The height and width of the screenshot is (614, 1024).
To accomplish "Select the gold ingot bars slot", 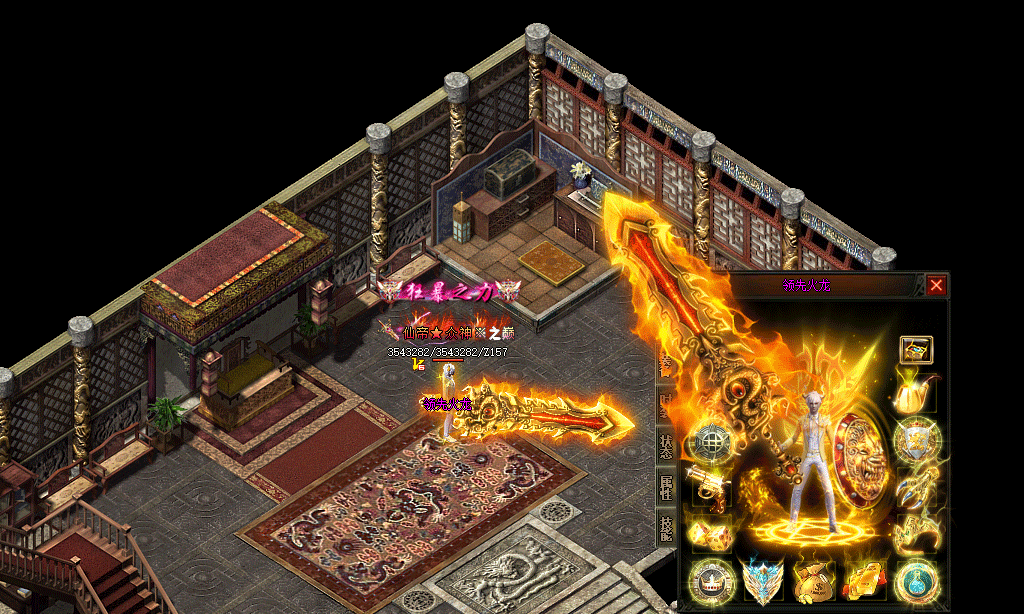I will [863, 580].
